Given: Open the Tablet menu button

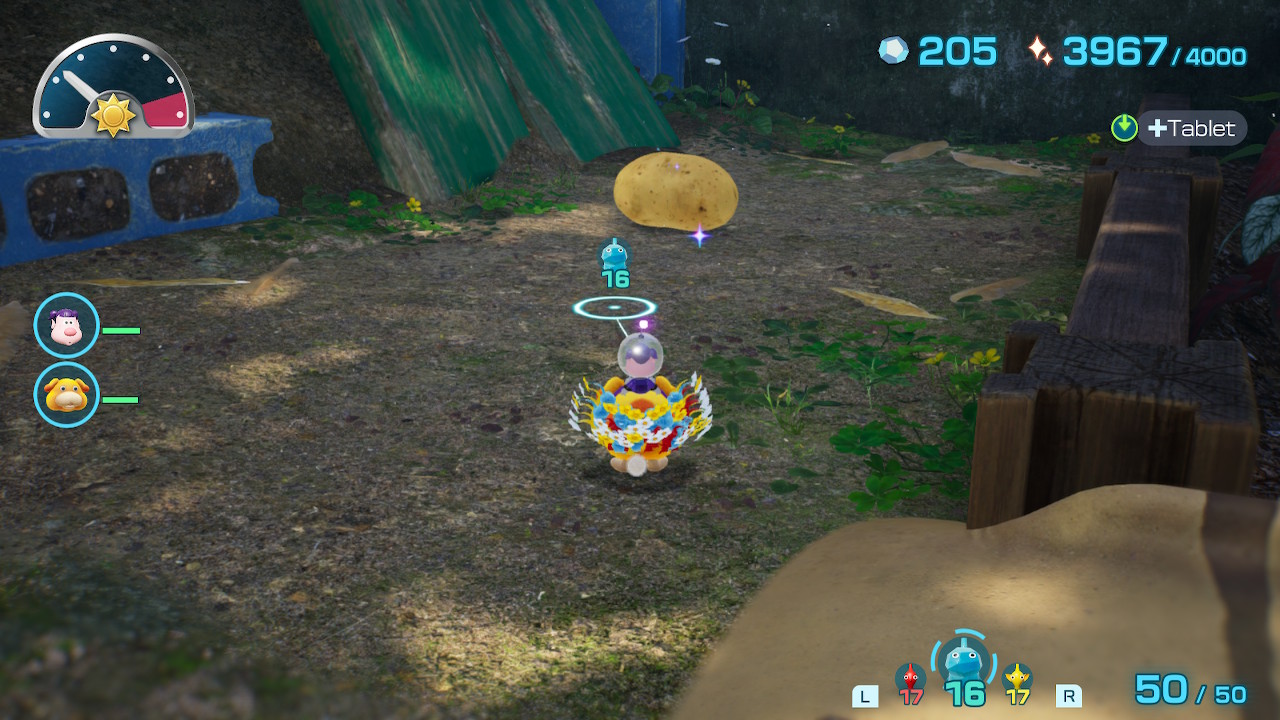Looking at the screenshot, I should click(x=1190, y=128).
